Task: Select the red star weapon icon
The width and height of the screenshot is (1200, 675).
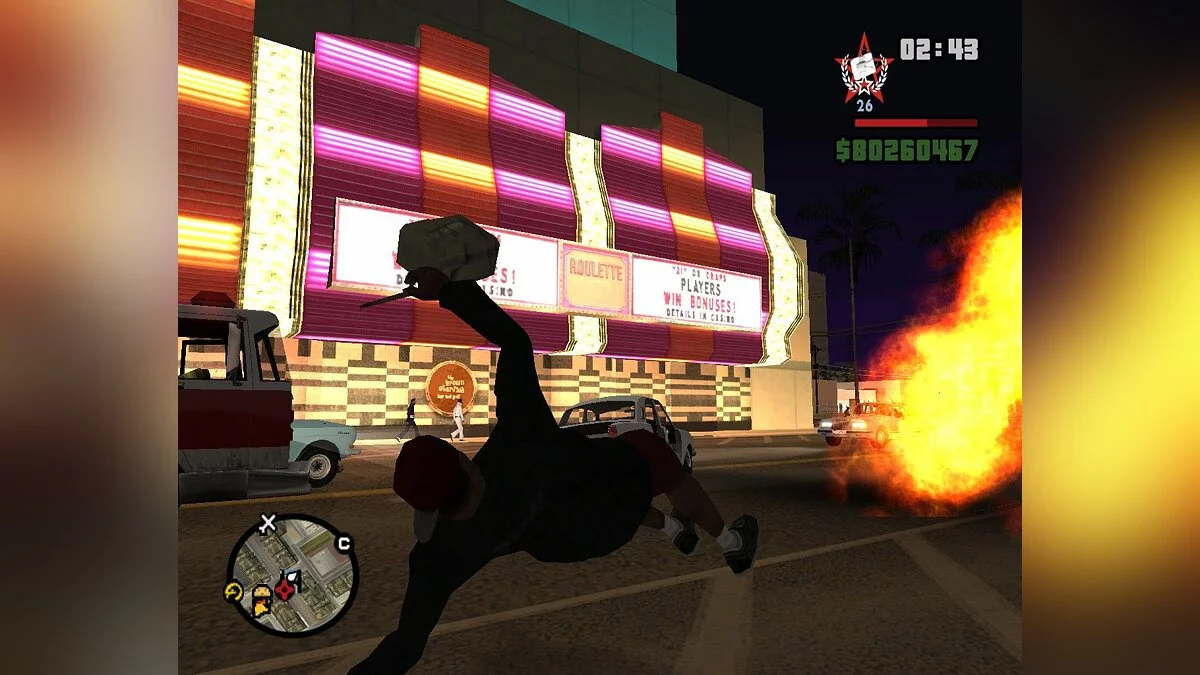Action: 862,68
